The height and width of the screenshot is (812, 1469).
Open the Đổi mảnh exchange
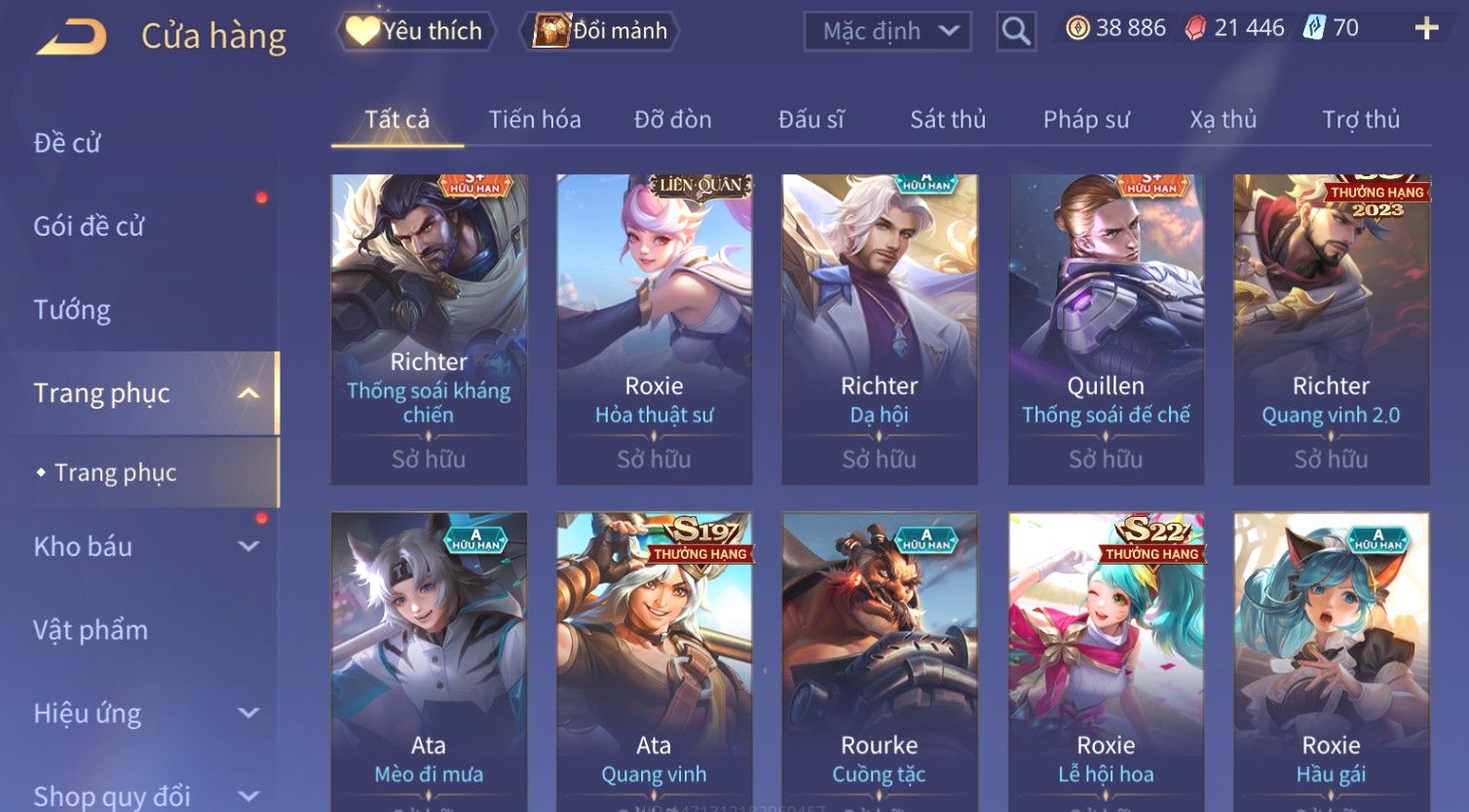[x=600, y=31]
